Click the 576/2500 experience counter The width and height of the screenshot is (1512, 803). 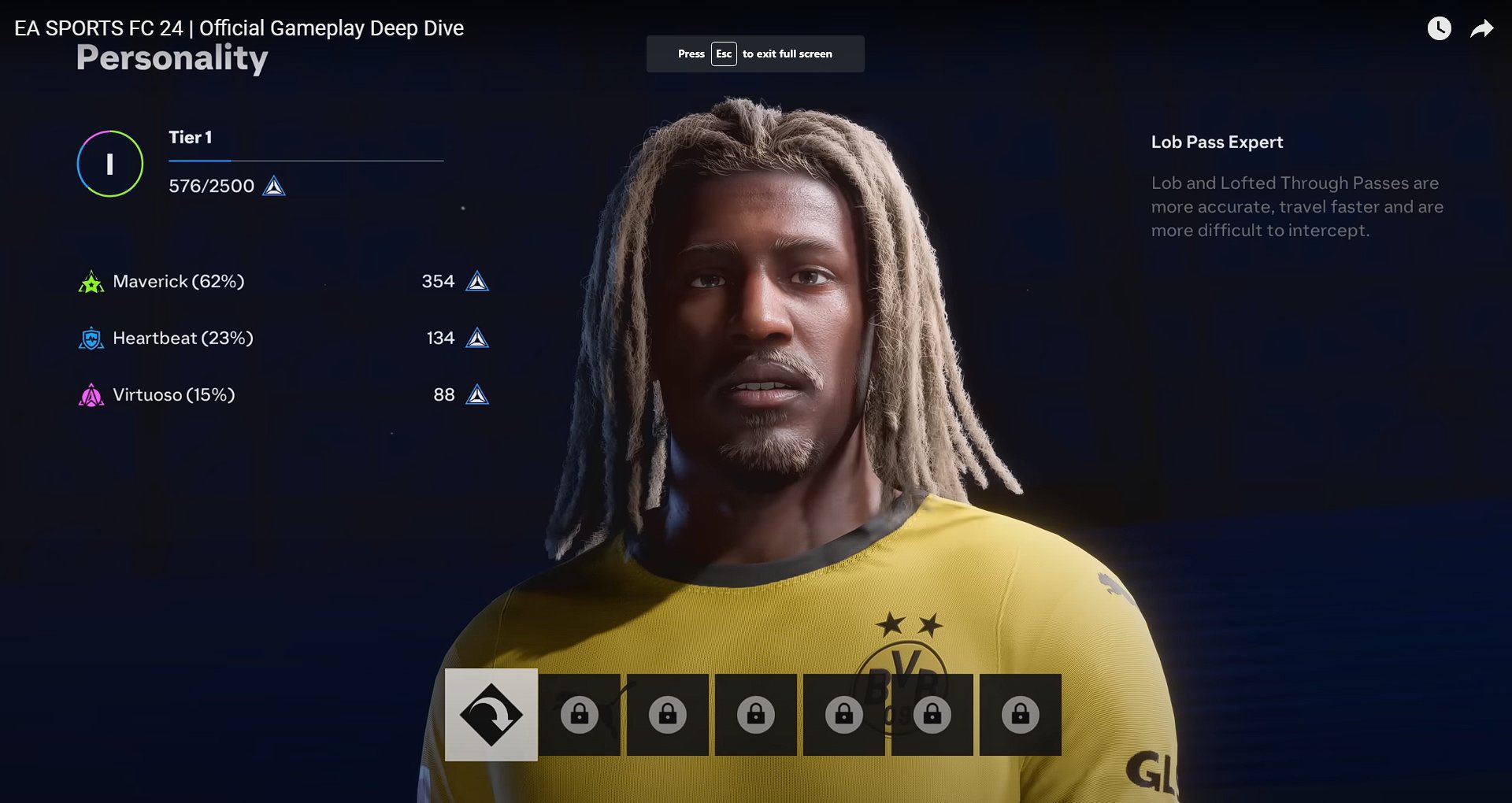click(211, 187)
